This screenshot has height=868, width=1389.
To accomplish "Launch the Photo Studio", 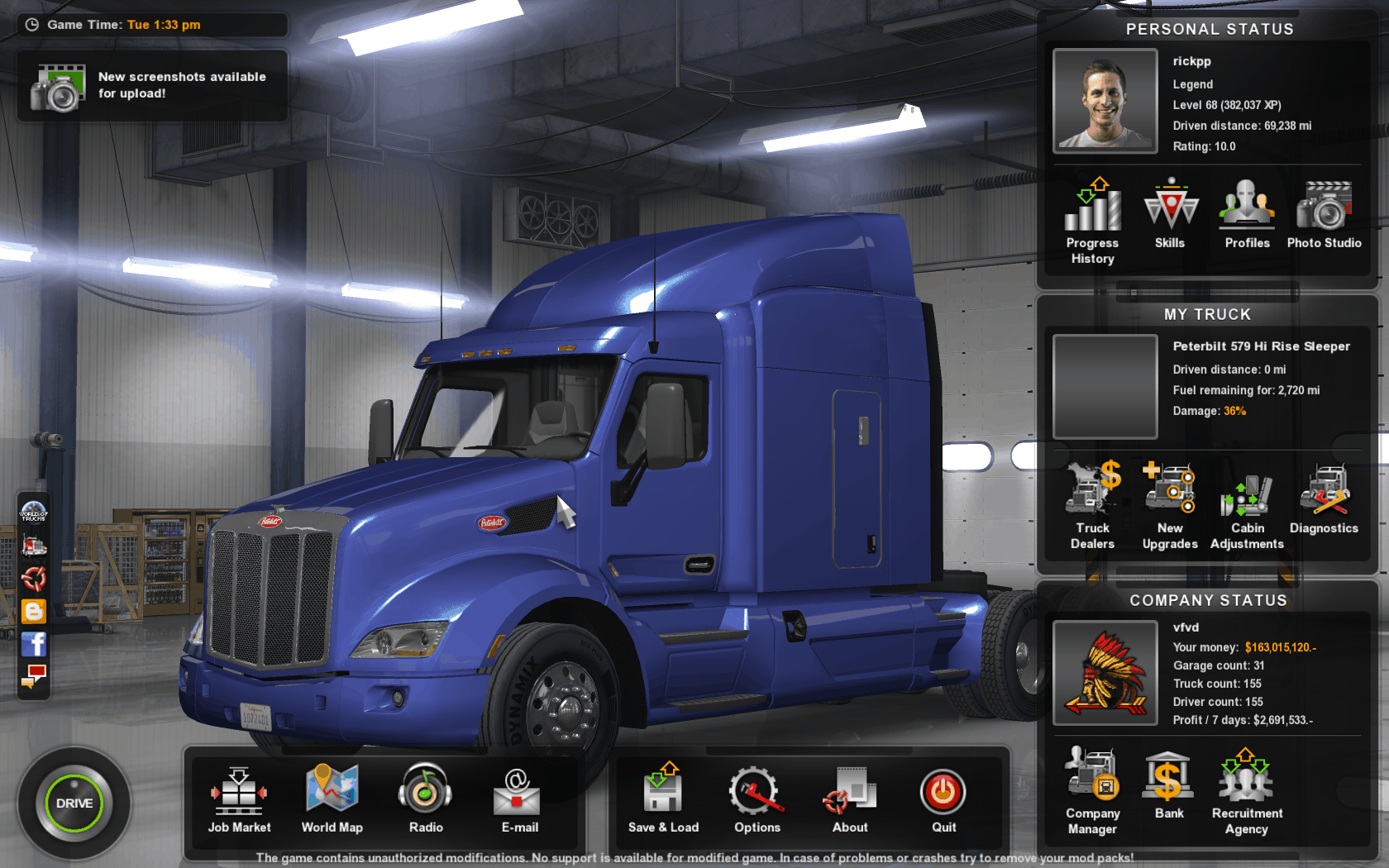I will (1324, 212).
